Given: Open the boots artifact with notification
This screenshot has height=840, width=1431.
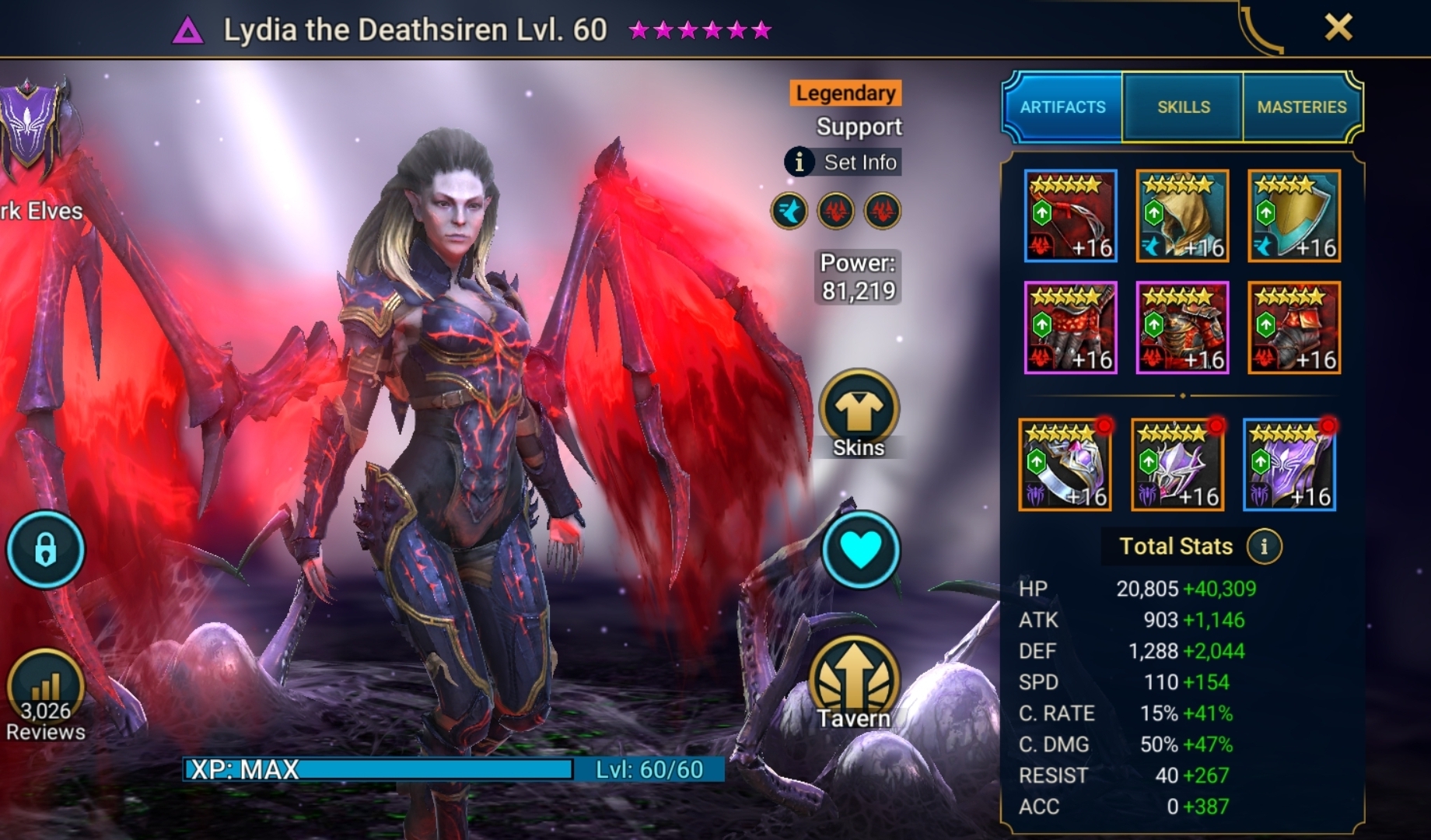Looking at the screenshot, I should 1295,327.
